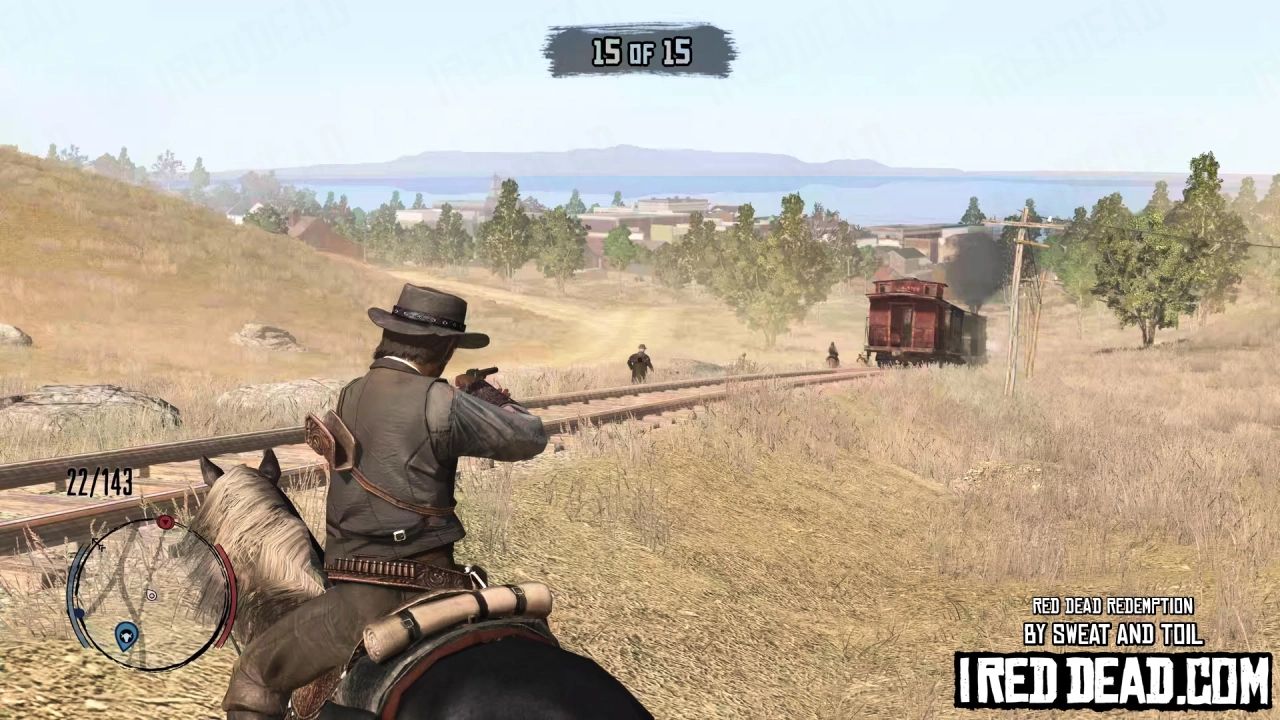Click the blue stamina arc on the minimap
The height and width of the screenshot is (720, 1280).
(75, 577)
